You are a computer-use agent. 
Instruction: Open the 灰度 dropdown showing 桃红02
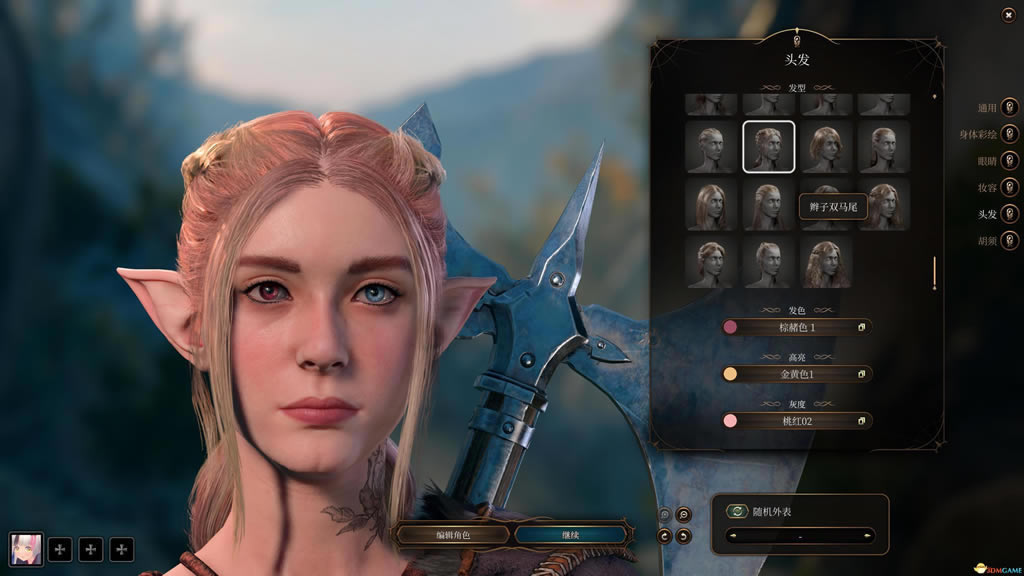[797, 421]
